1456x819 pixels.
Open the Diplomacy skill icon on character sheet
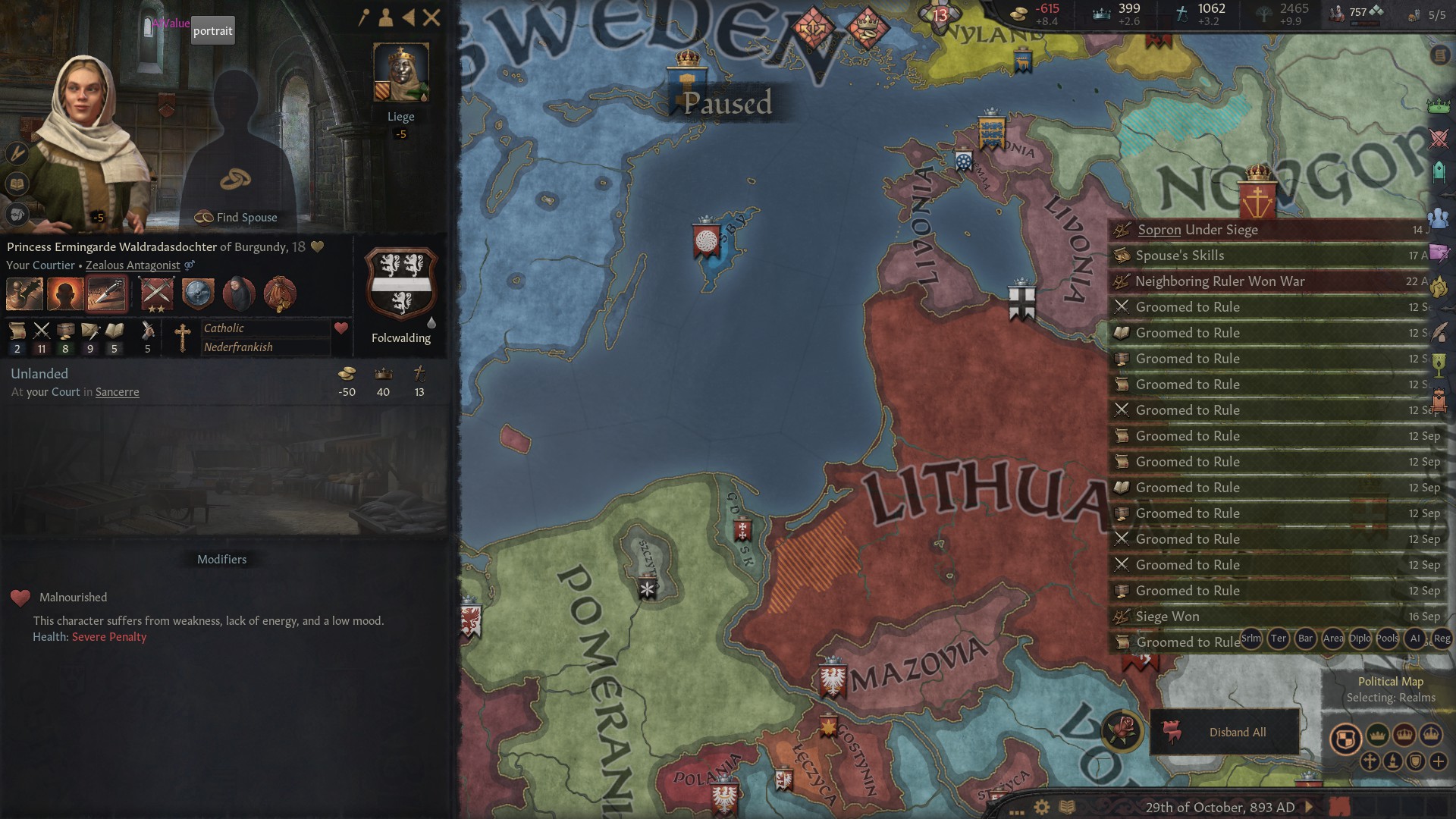(x=17, y=331)
